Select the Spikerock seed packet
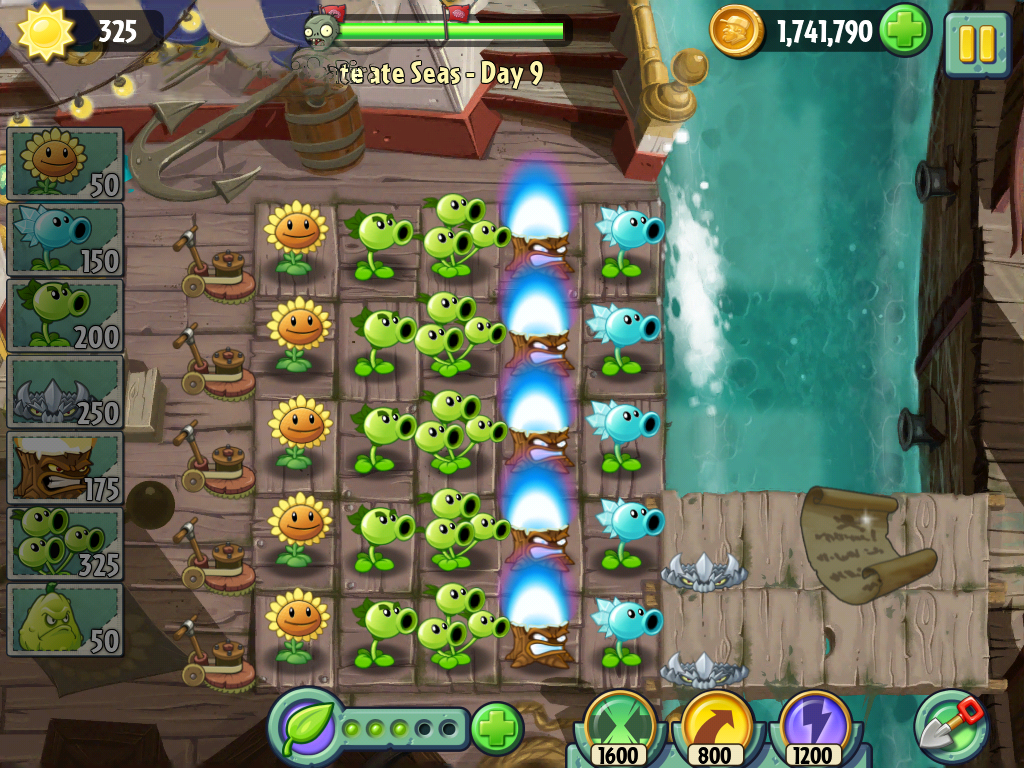Image resolution: width=1024 pixels, height=768 pixels. point(65,391)
